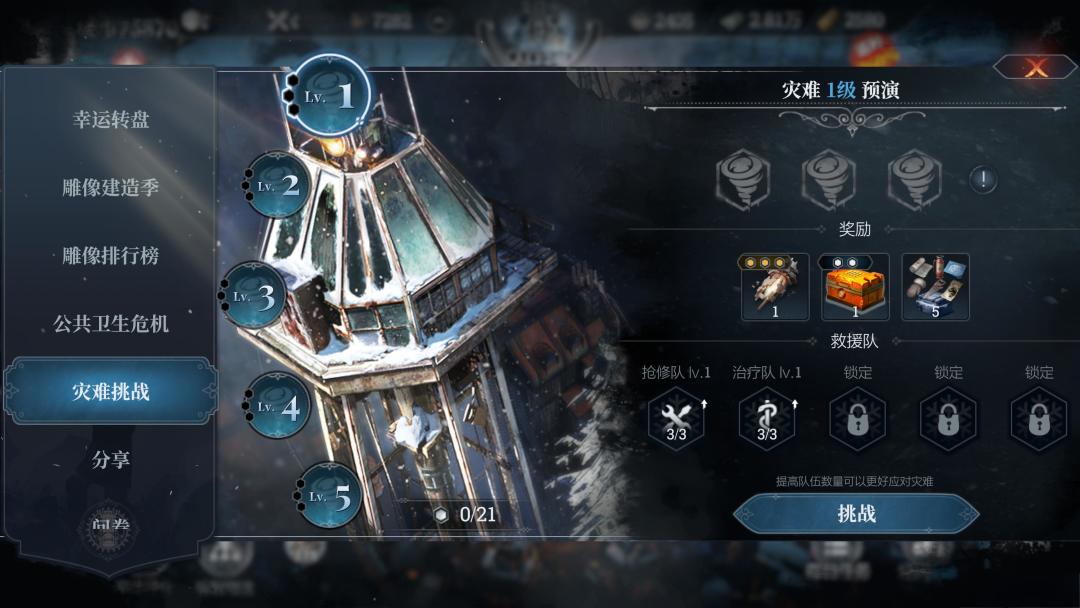Close the event panel with the X

click(1035, 68)
